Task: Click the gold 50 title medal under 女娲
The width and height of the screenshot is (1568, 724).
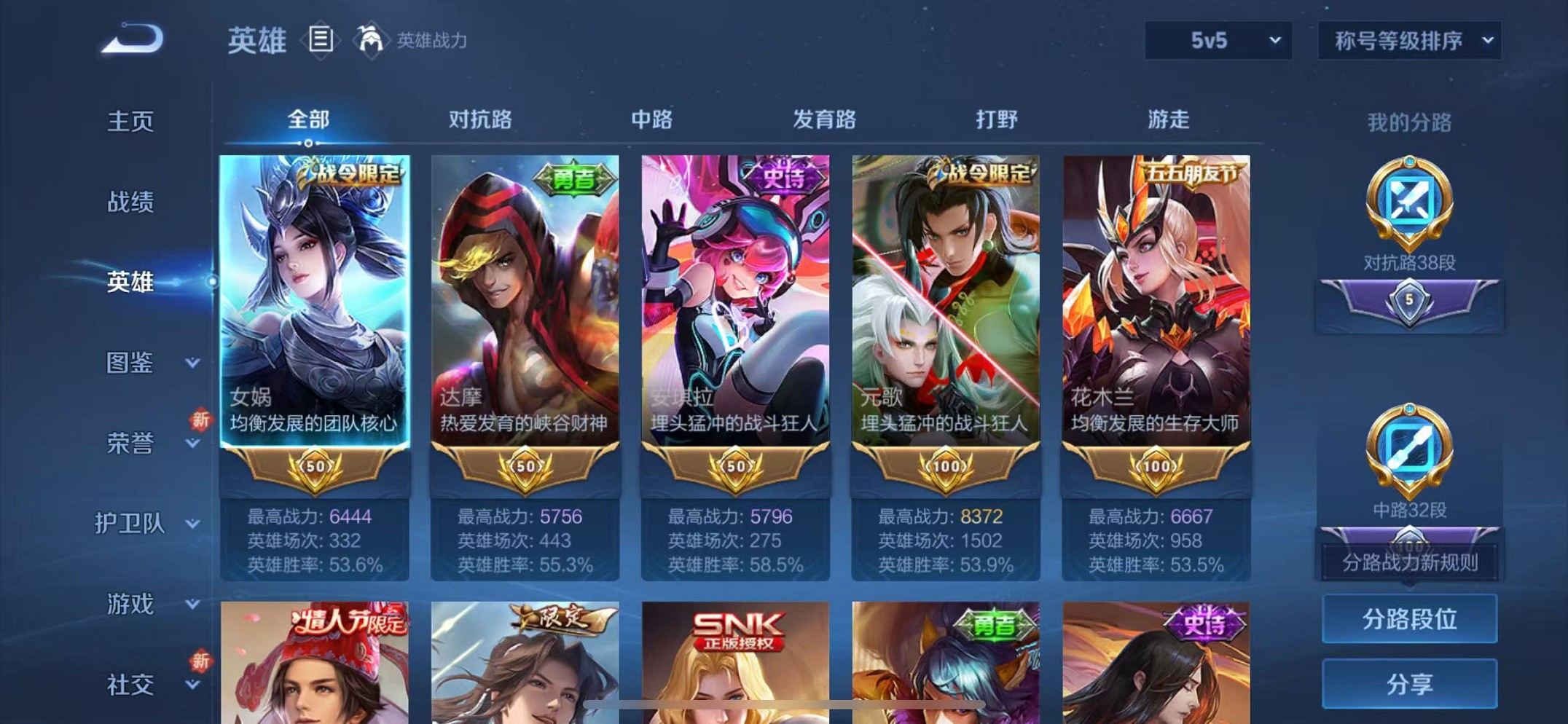Action: point(315,465)
